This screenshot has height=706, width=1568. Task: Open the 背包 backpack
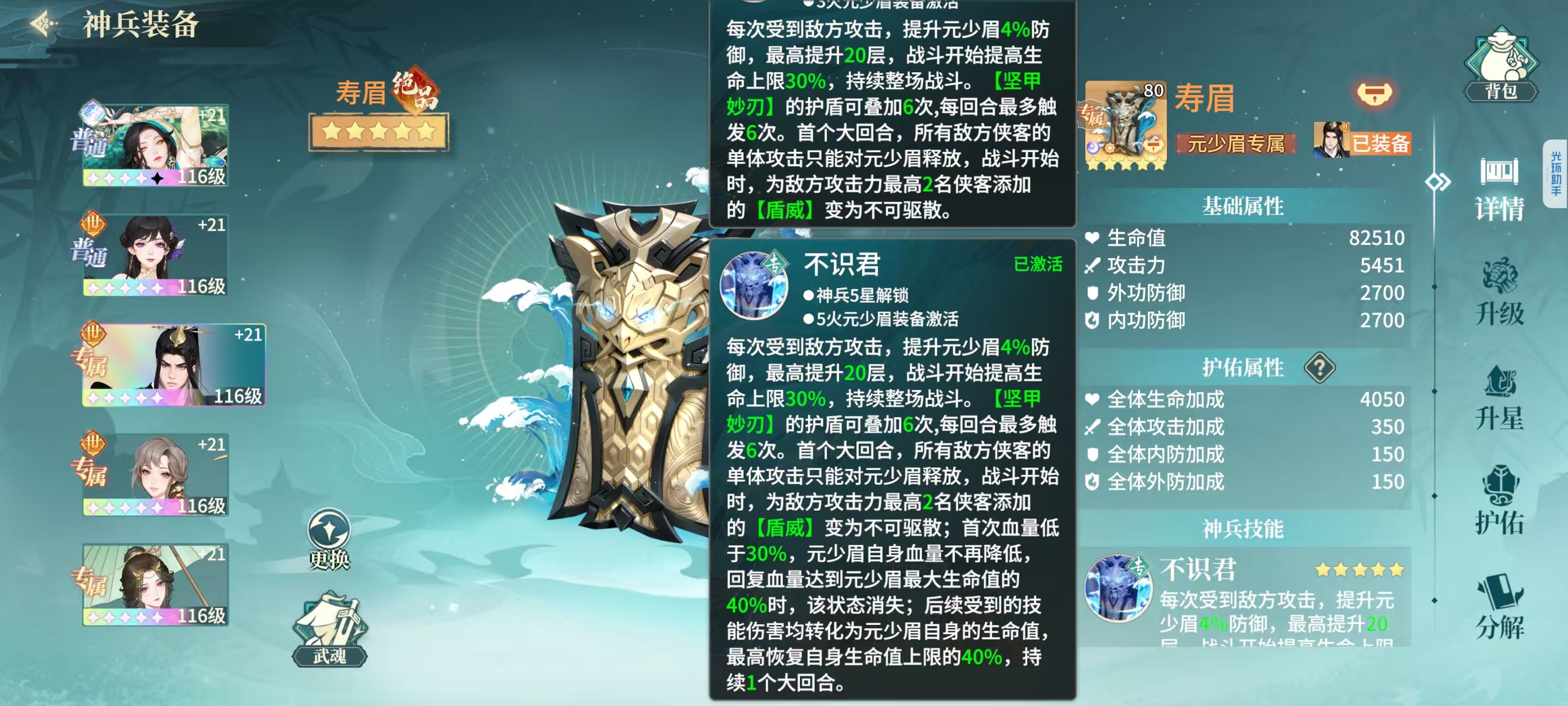point(1500,65)
